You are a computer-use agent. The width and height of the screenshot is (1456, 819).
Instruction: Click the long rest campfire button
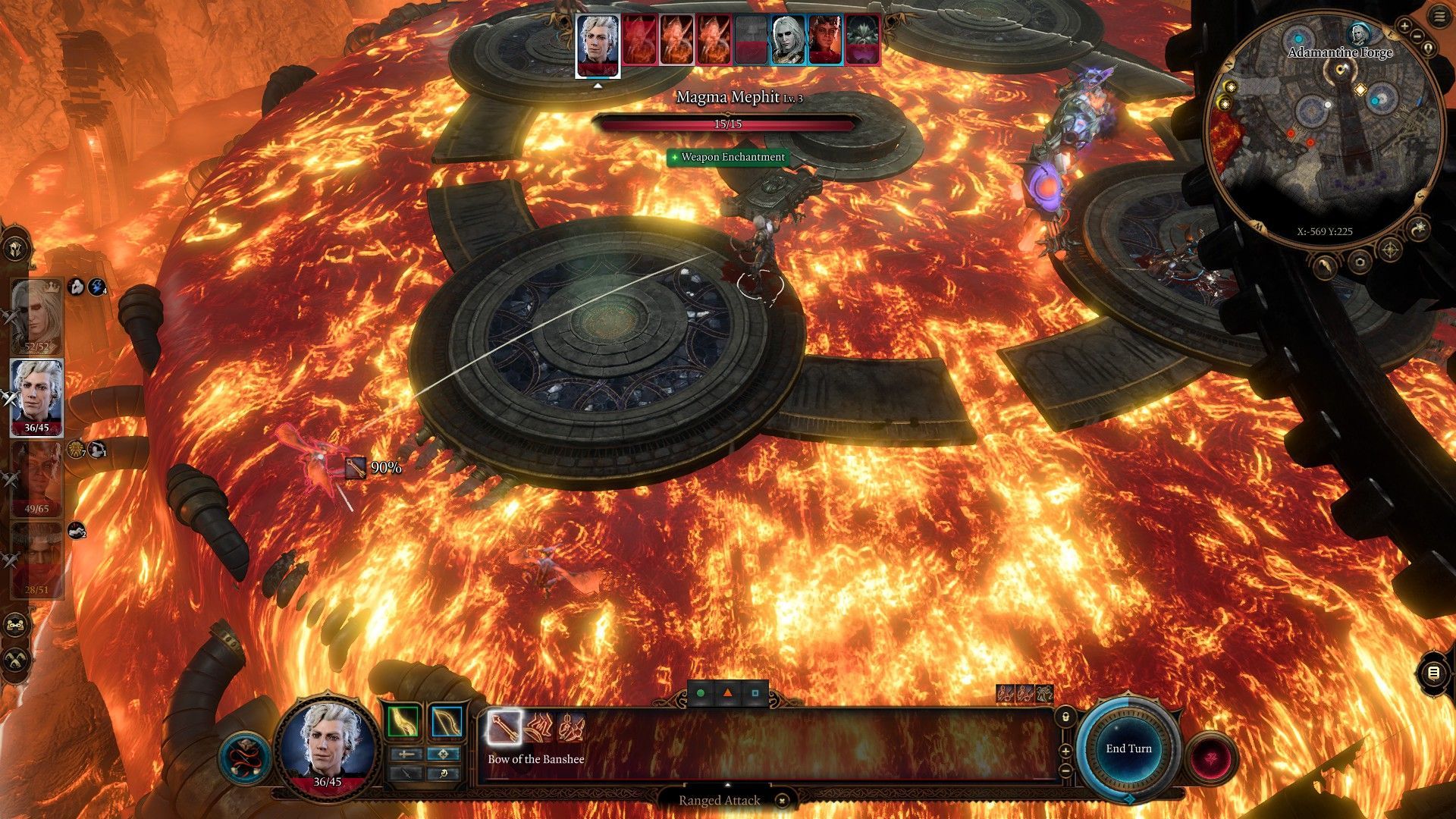pos(17,659)
